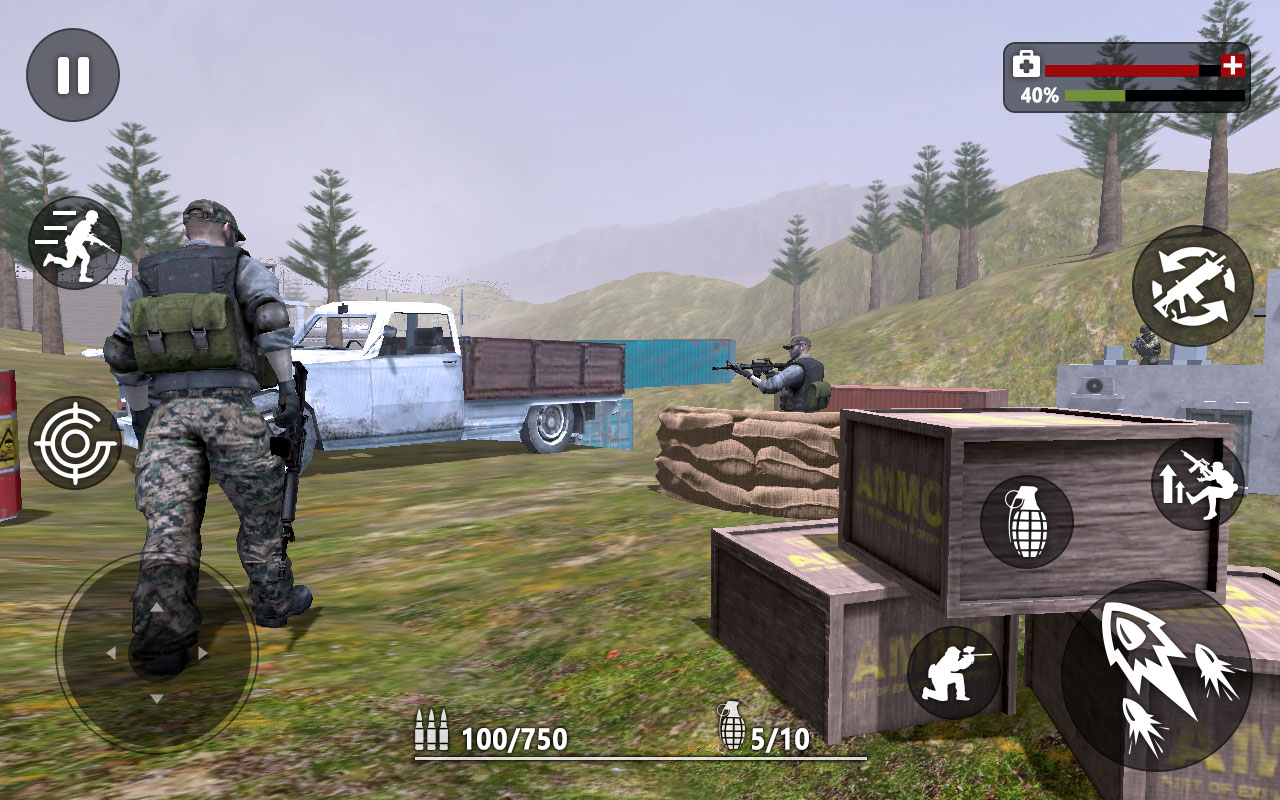Tap the medkit icon to heal

pyautogui.click(x=1026, y=65)
